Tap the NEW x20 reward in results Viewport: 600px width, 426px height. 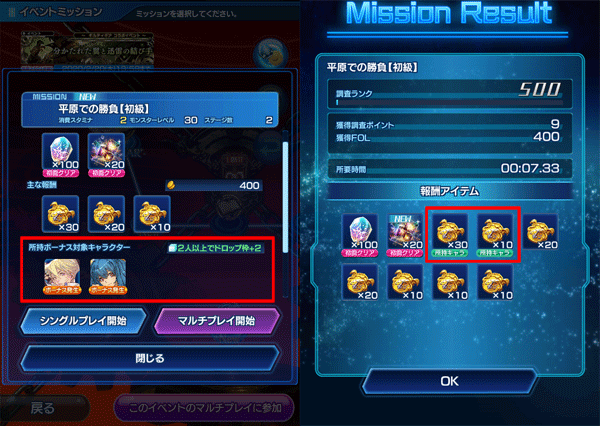(402, 233)
